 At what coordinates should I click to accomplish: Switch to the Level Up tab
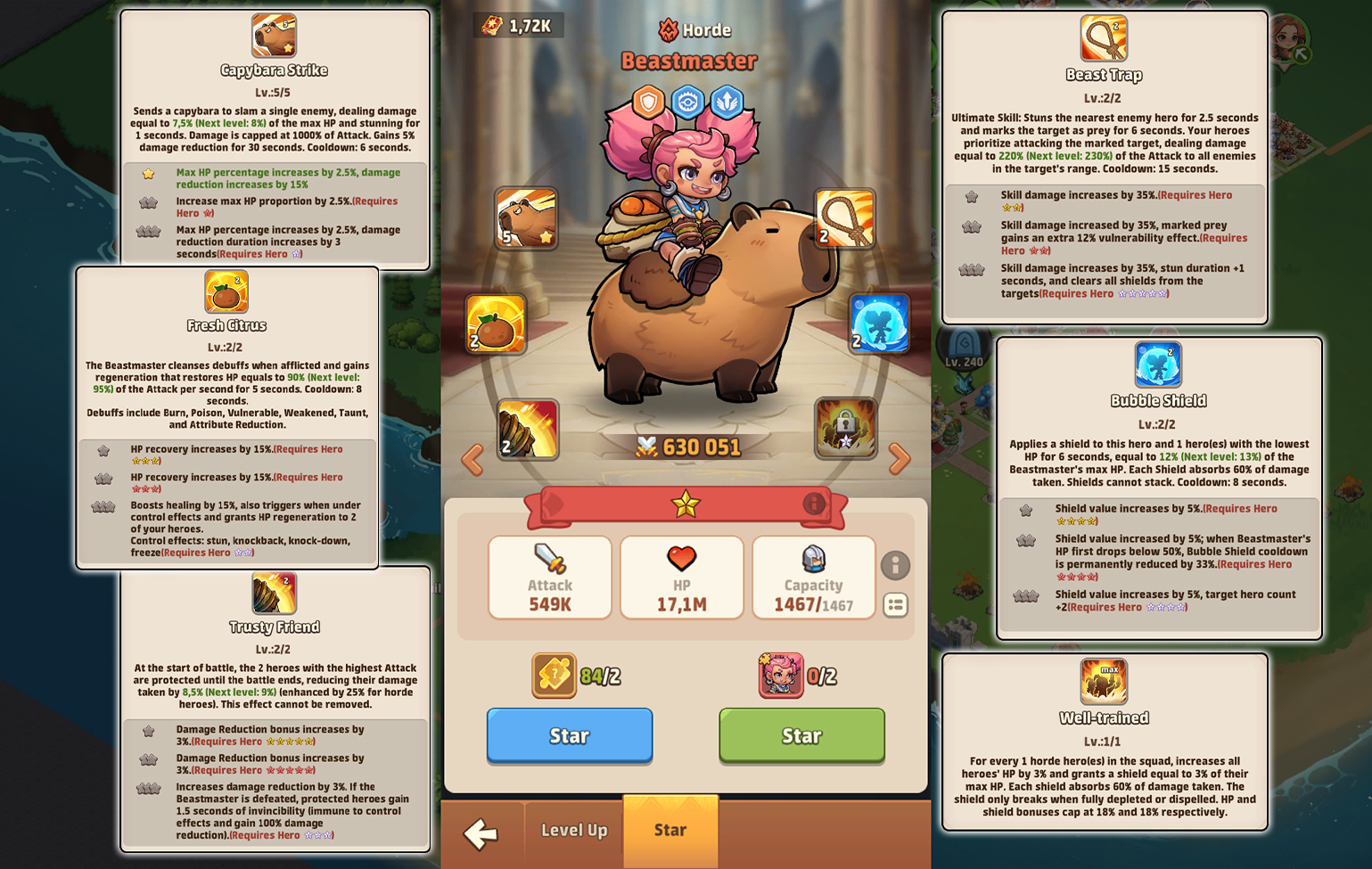pos(572,831)
